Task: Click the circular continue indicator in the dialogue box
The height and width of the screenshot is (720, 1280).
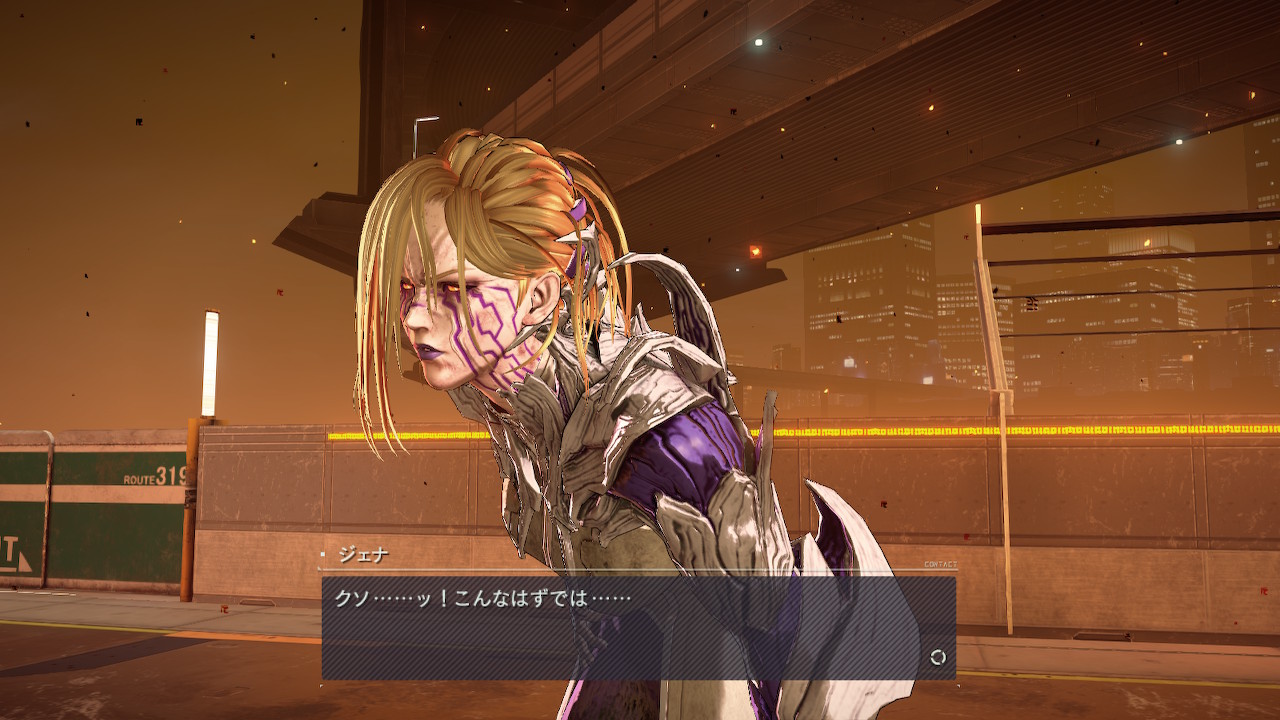Action: (938, 657)
